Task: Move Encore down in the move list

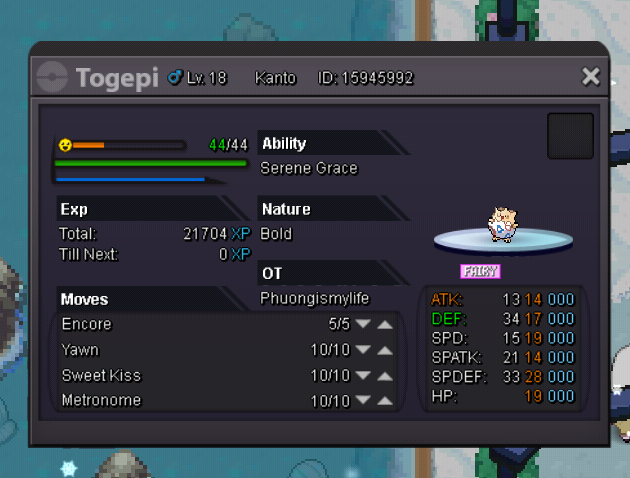Action: tap(363, 325)
